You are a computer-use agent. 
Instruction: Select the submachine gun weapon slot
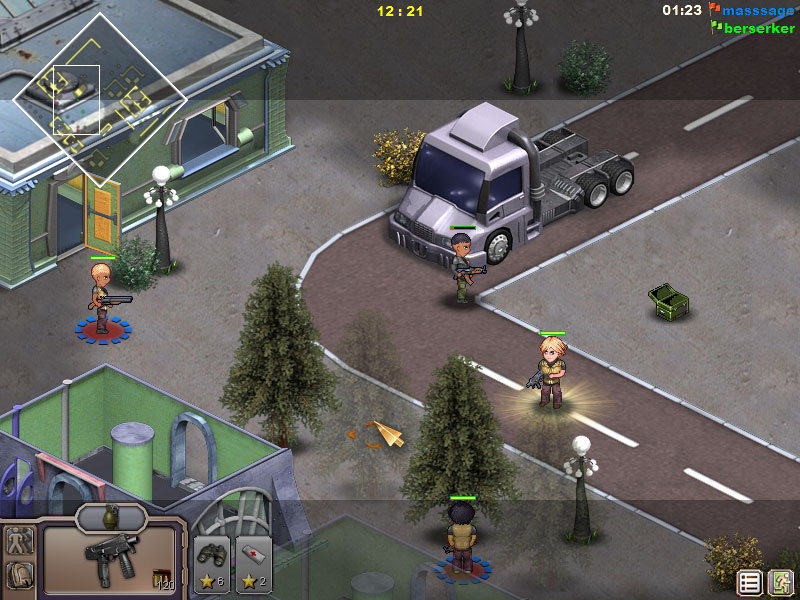click(110, 560)
